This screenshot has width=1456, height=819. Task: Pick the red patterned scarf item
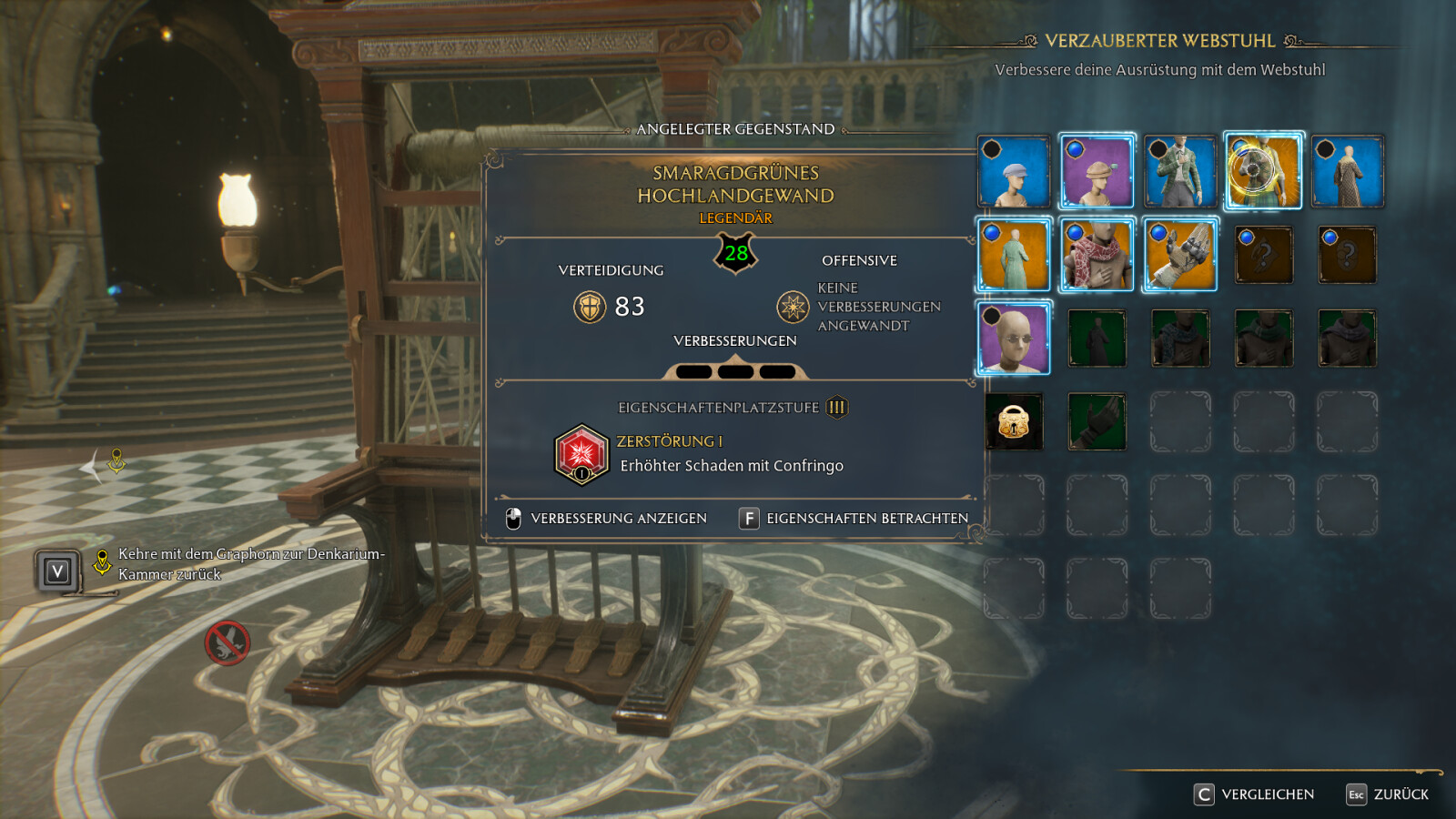click(x=1097, y=256)
